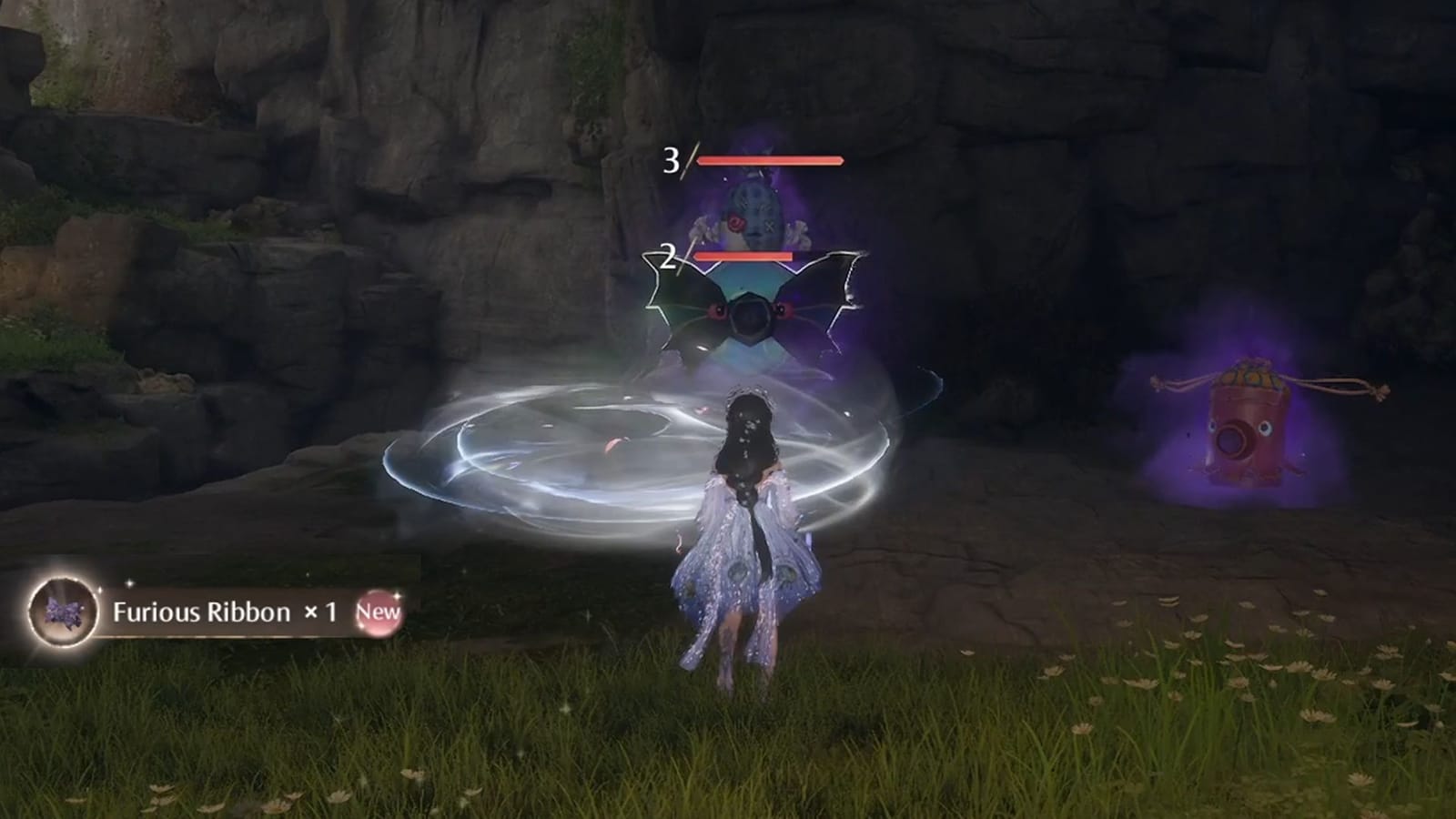
Task: Click the red corrupted pouch monster
Action: click(x=1249, y=428)
